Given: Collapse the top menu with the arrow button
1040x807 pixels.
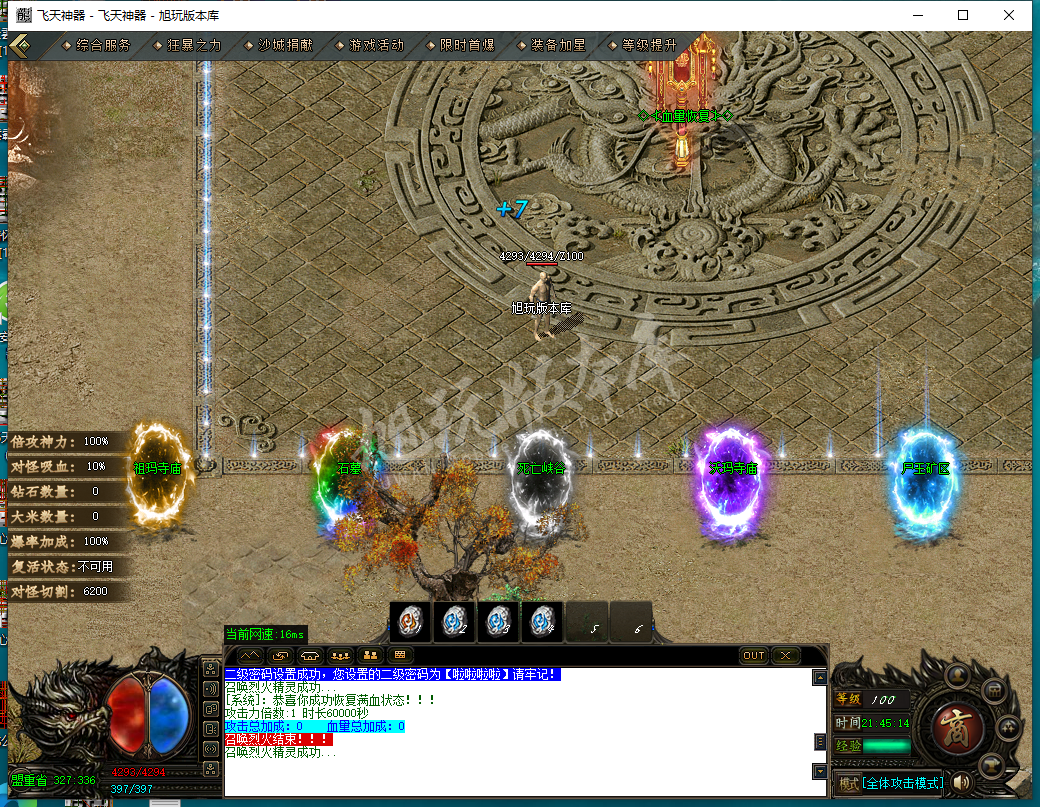Looking at the screenshot, I should click(x=20, y=45).
